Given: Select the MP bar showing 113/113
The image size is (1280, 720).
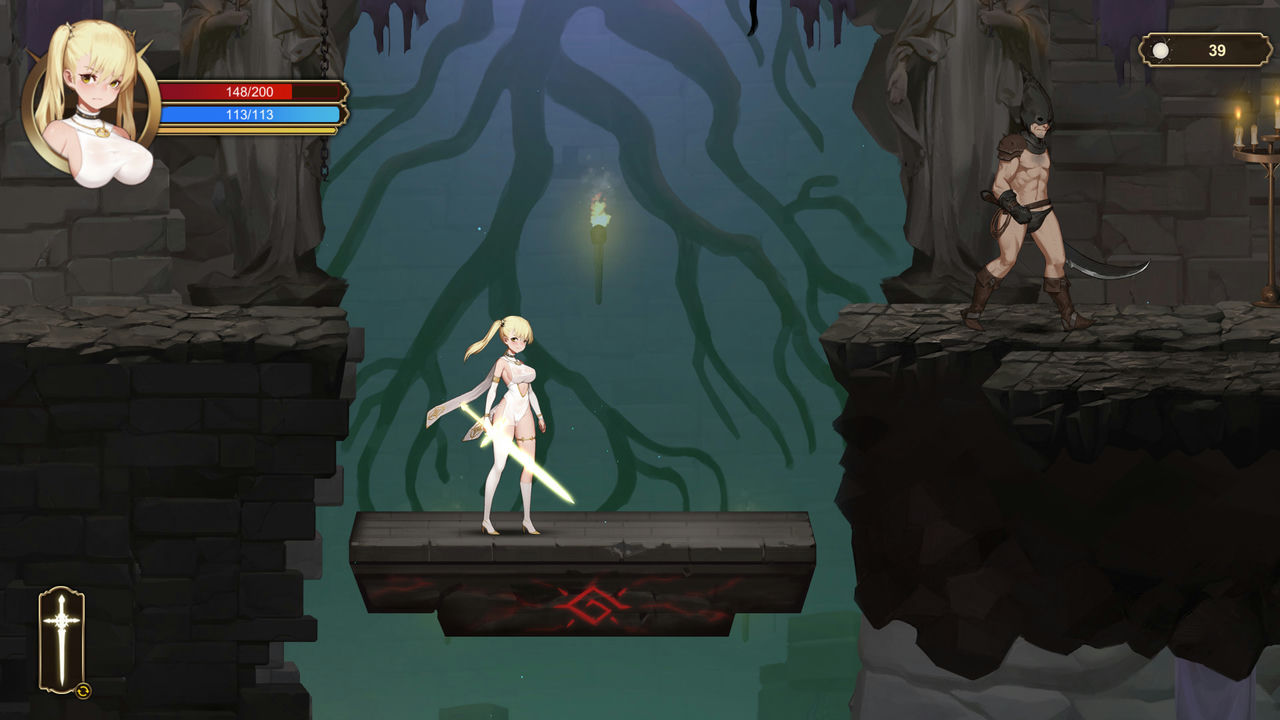Looking at the screenshot, I should click(x=250, y=115).
